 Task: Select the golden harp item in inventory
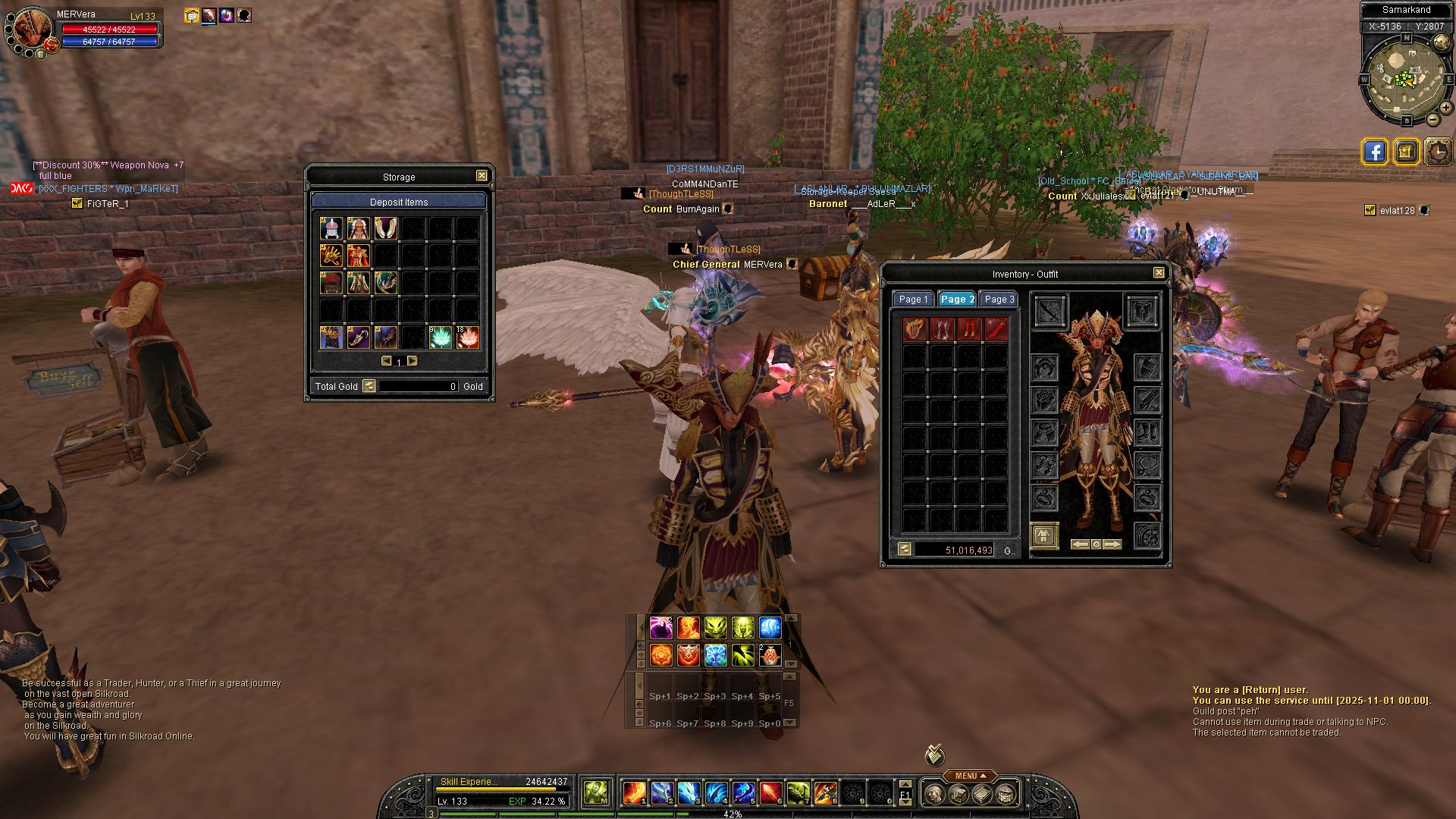point(915,329)
